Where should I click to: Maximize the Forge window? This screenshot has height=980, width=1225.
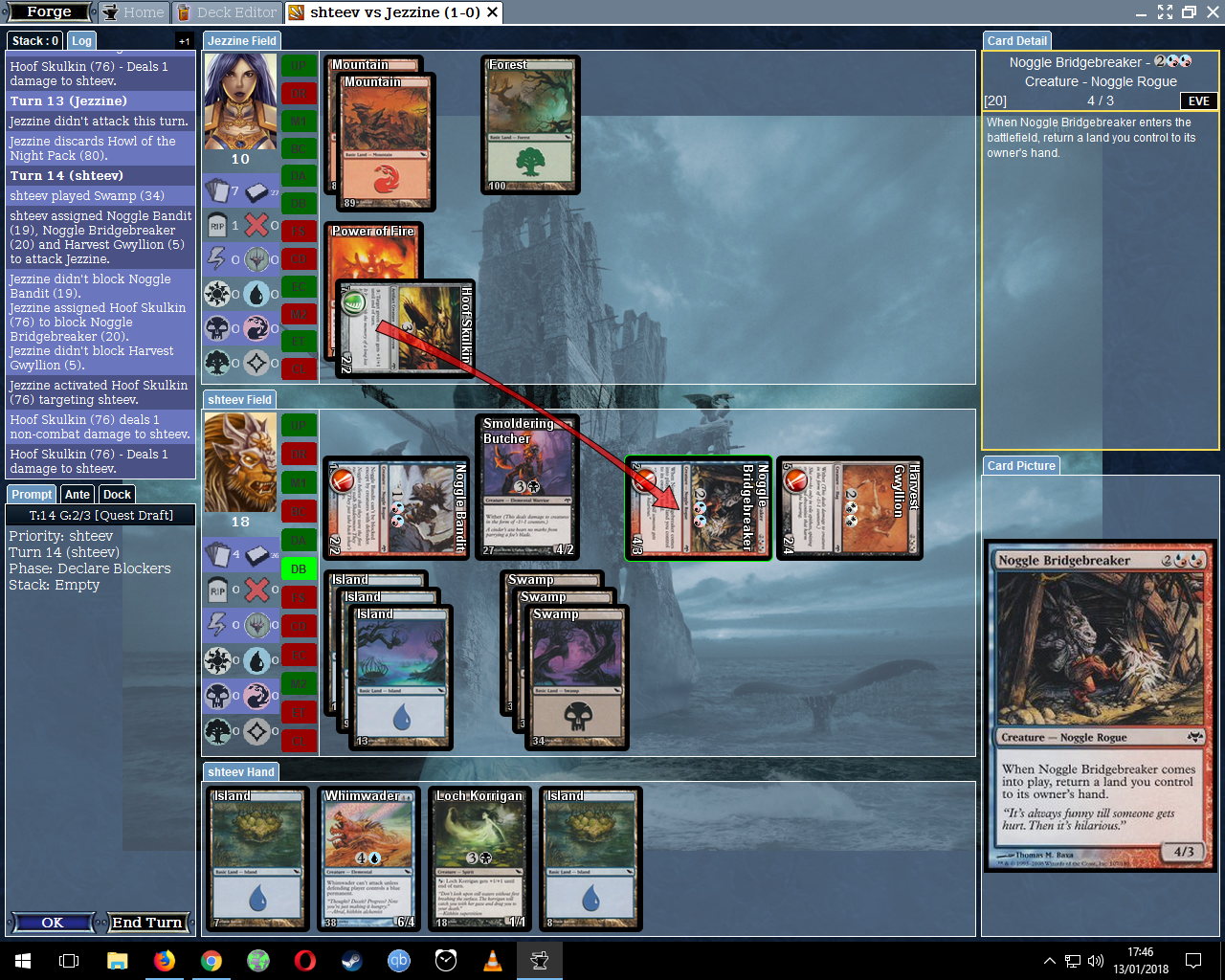(x=1189, y=12)
